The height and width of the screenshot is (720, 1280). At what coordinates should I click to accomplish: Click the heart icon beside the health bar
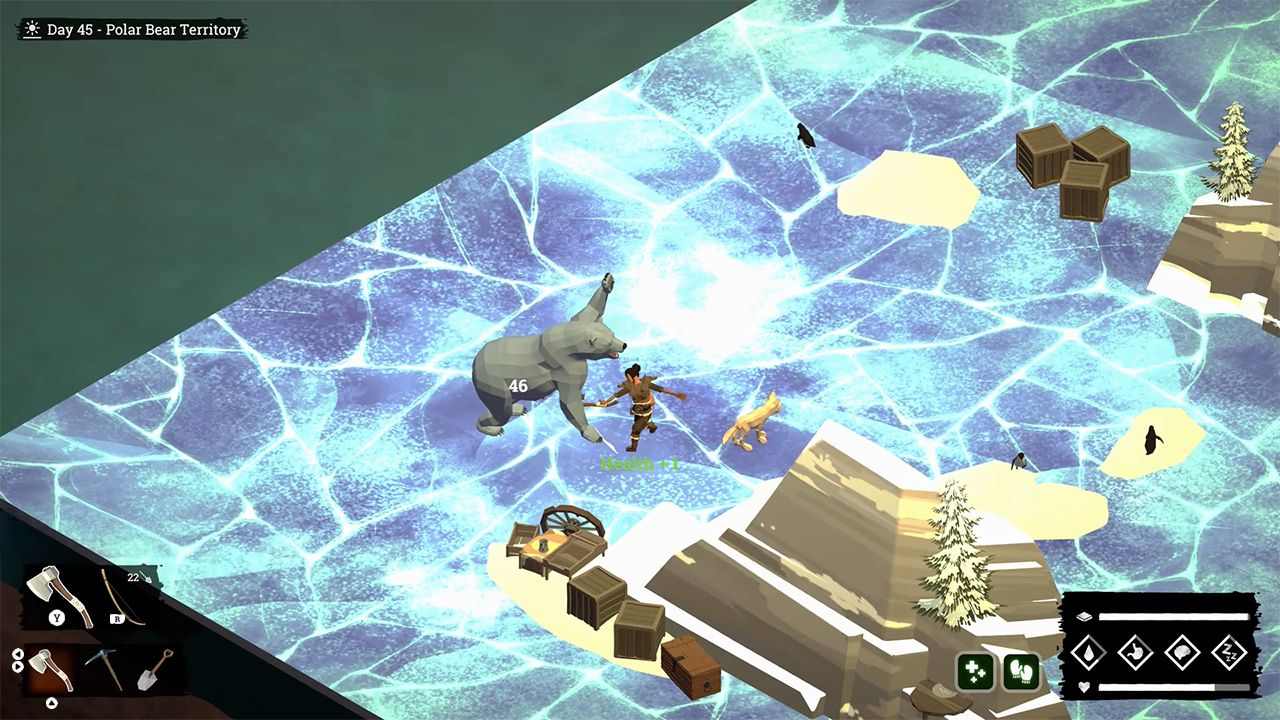tap(1083, 686)
